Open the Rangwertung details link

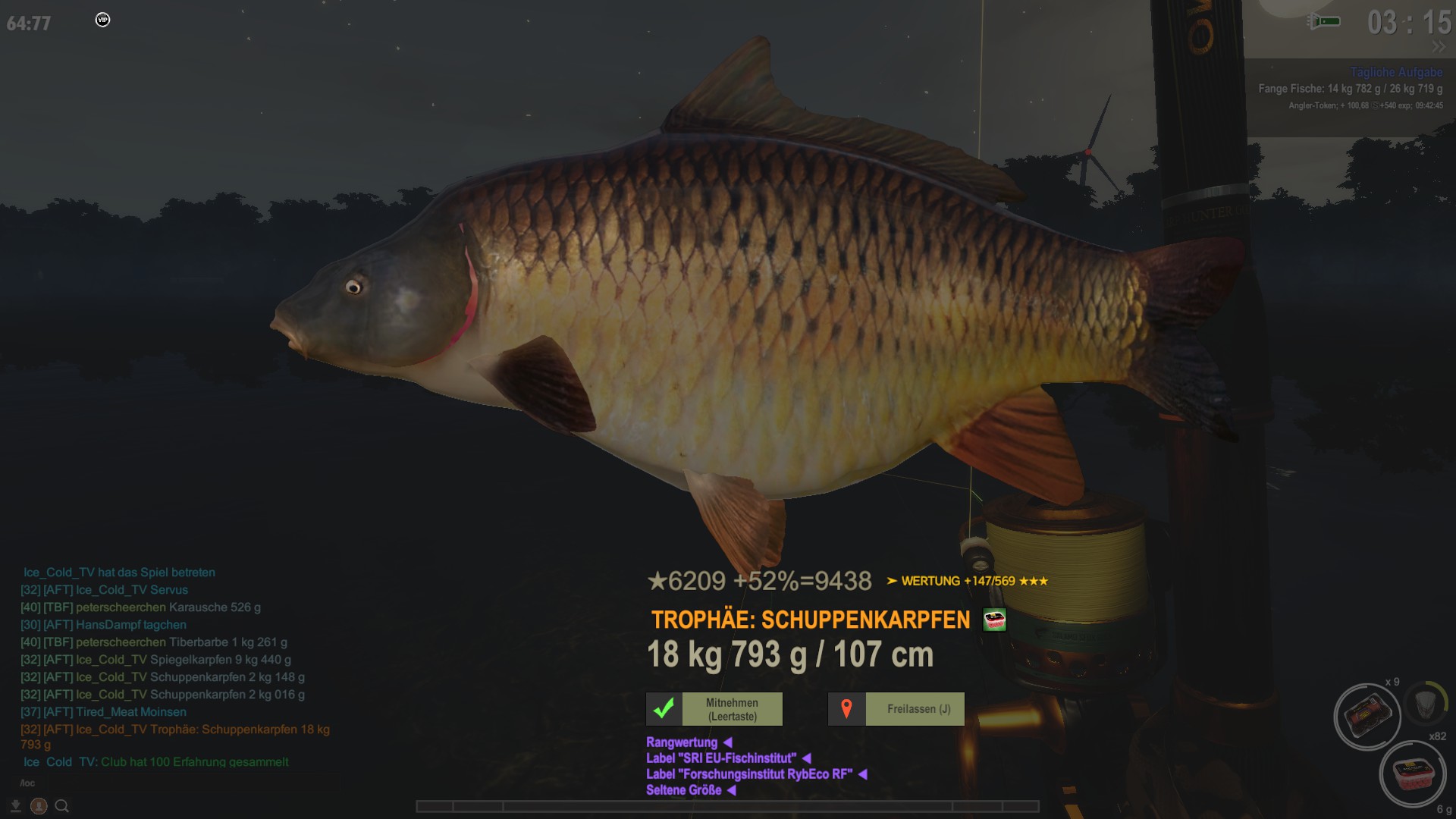682,742
